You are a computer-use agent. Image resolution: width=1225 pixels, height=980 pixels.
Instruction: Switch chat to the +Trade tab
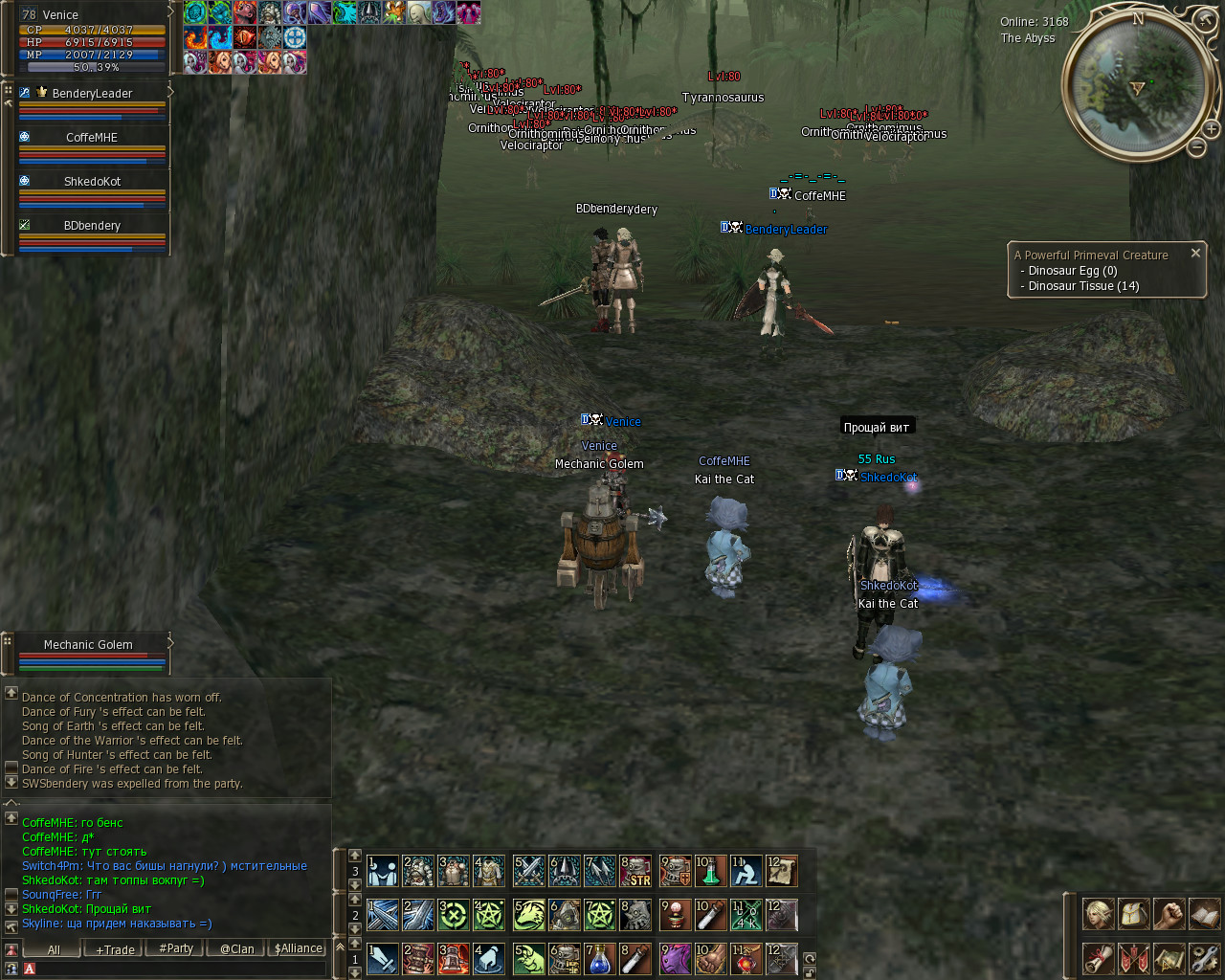pyautogui.click(x=115, y=948)
